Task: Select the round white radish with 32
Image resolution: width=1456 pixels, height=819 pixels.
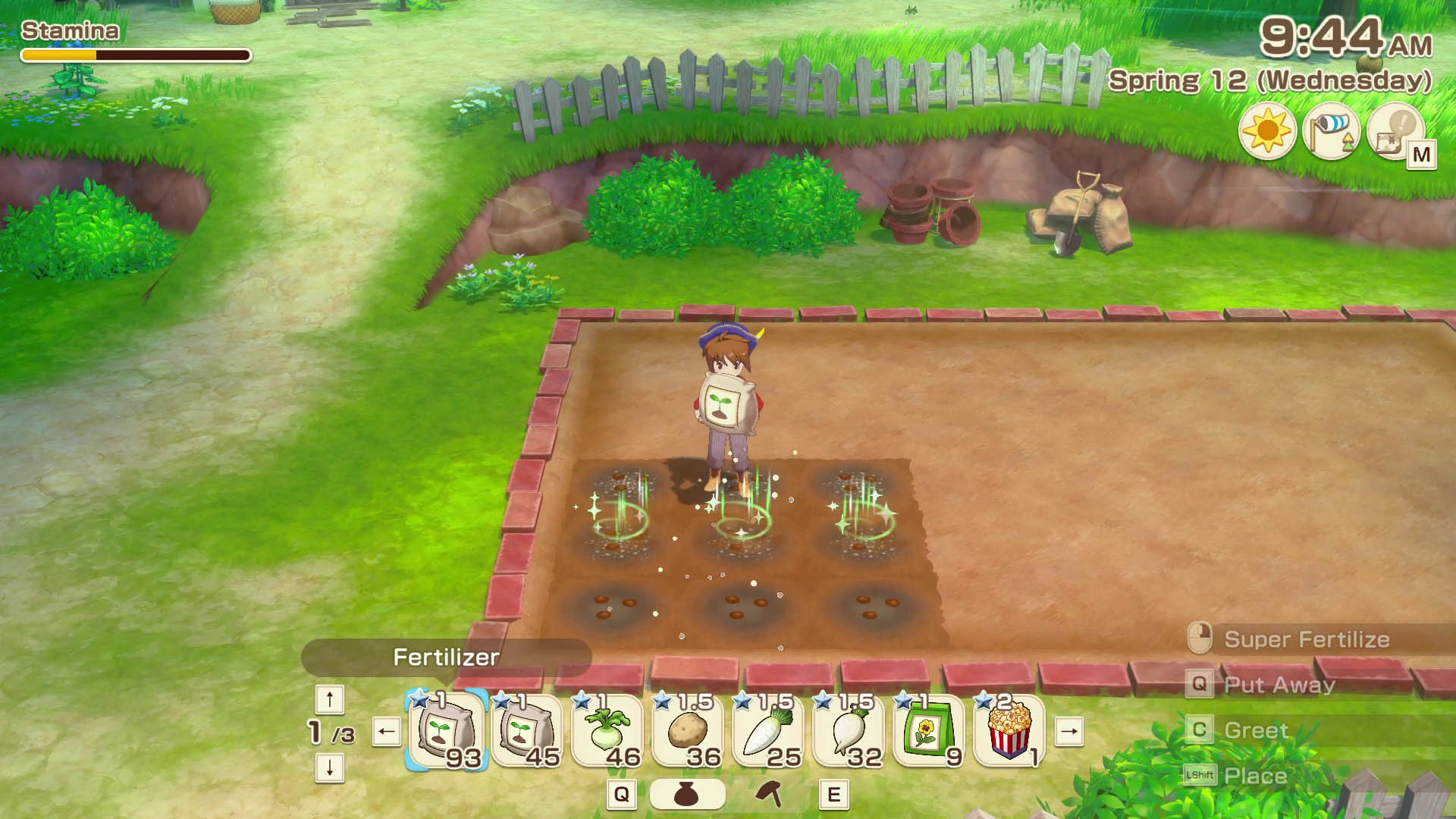Action: tap(849, 732)
